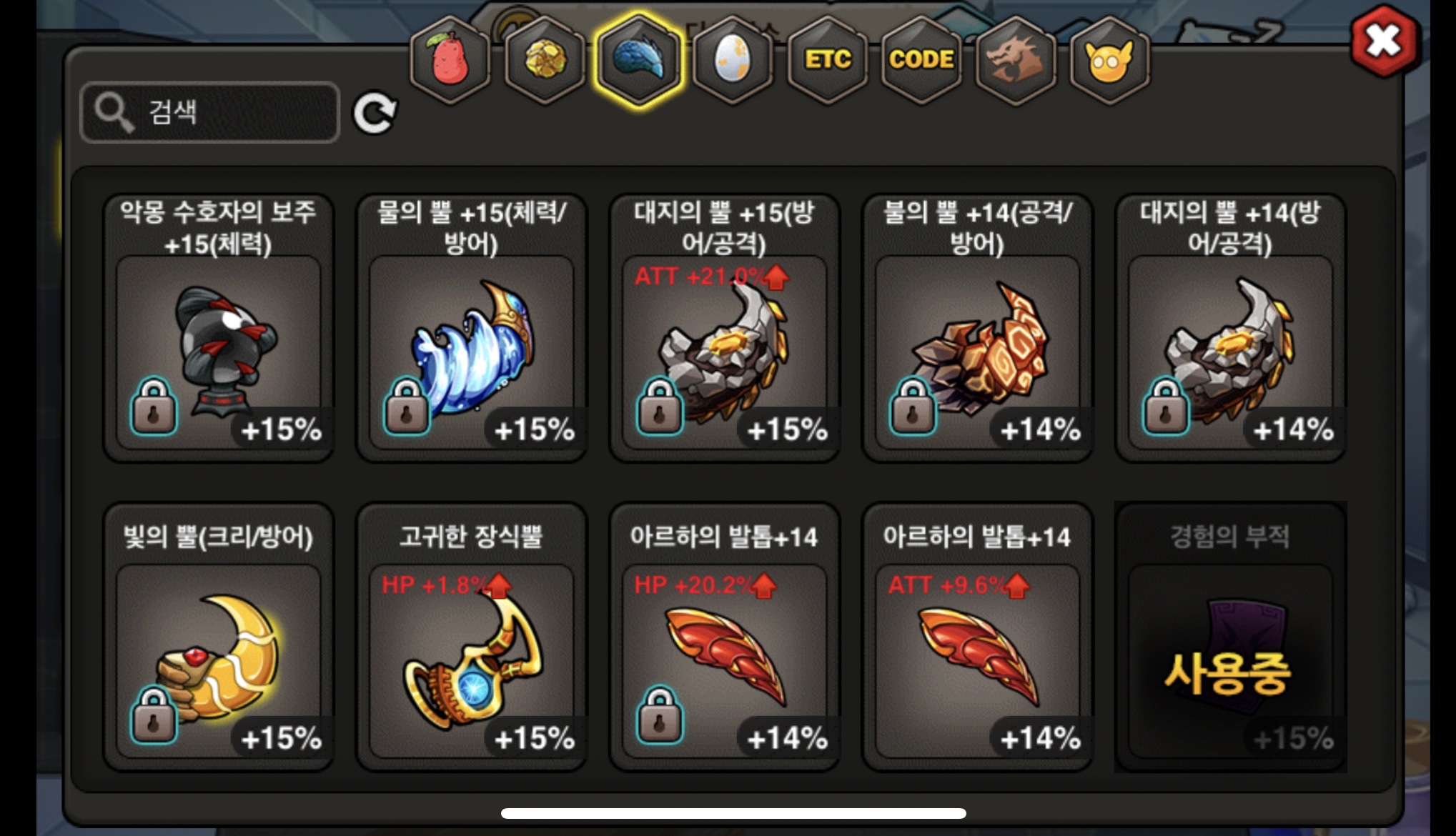Close the inventory with the red X
Screen dimensions: 1456x836
(1383, 41)
